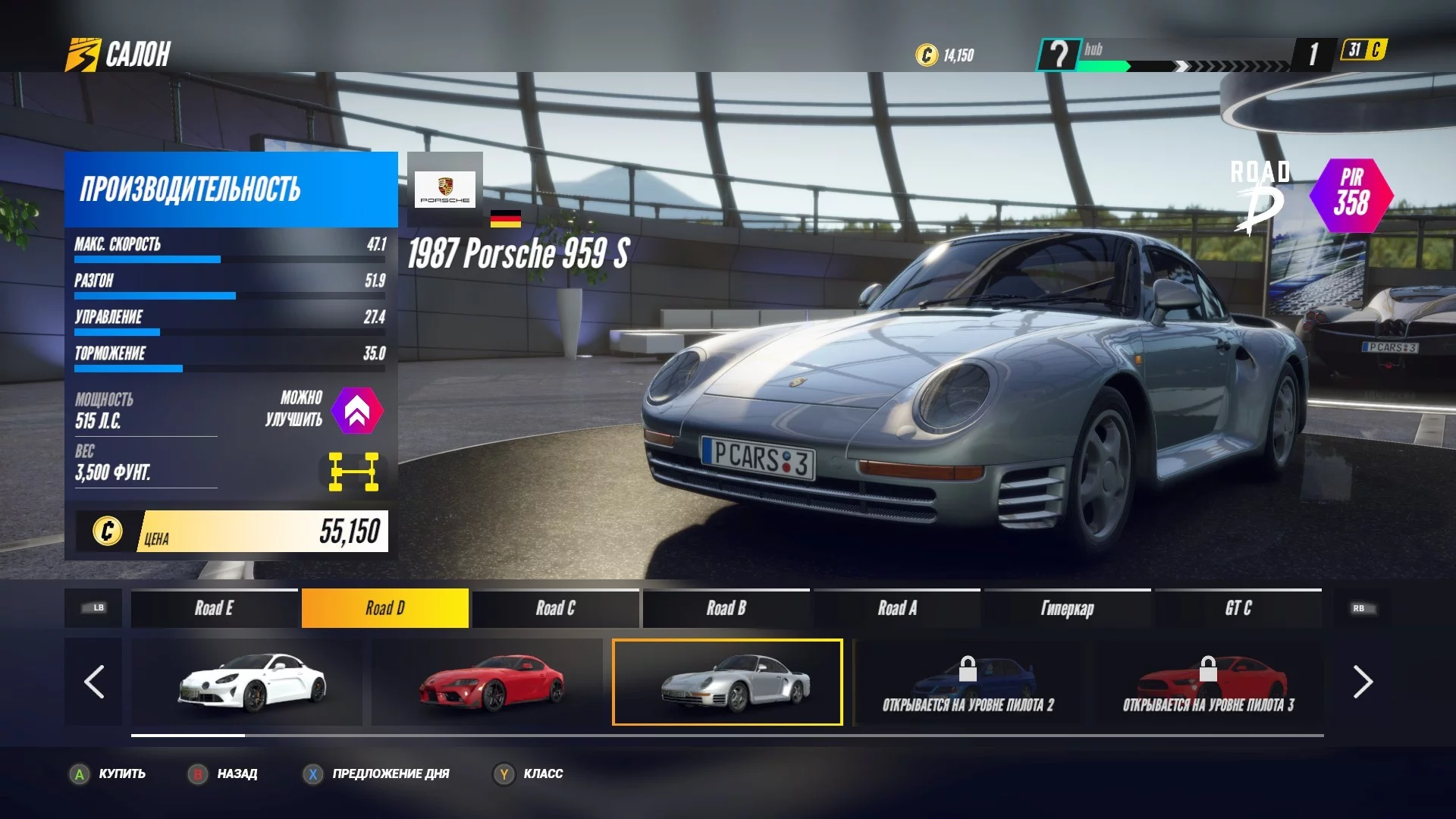Screen dimensions: 1456x819
Task: Select the GT C class tab
Action: coord(1238,608)
